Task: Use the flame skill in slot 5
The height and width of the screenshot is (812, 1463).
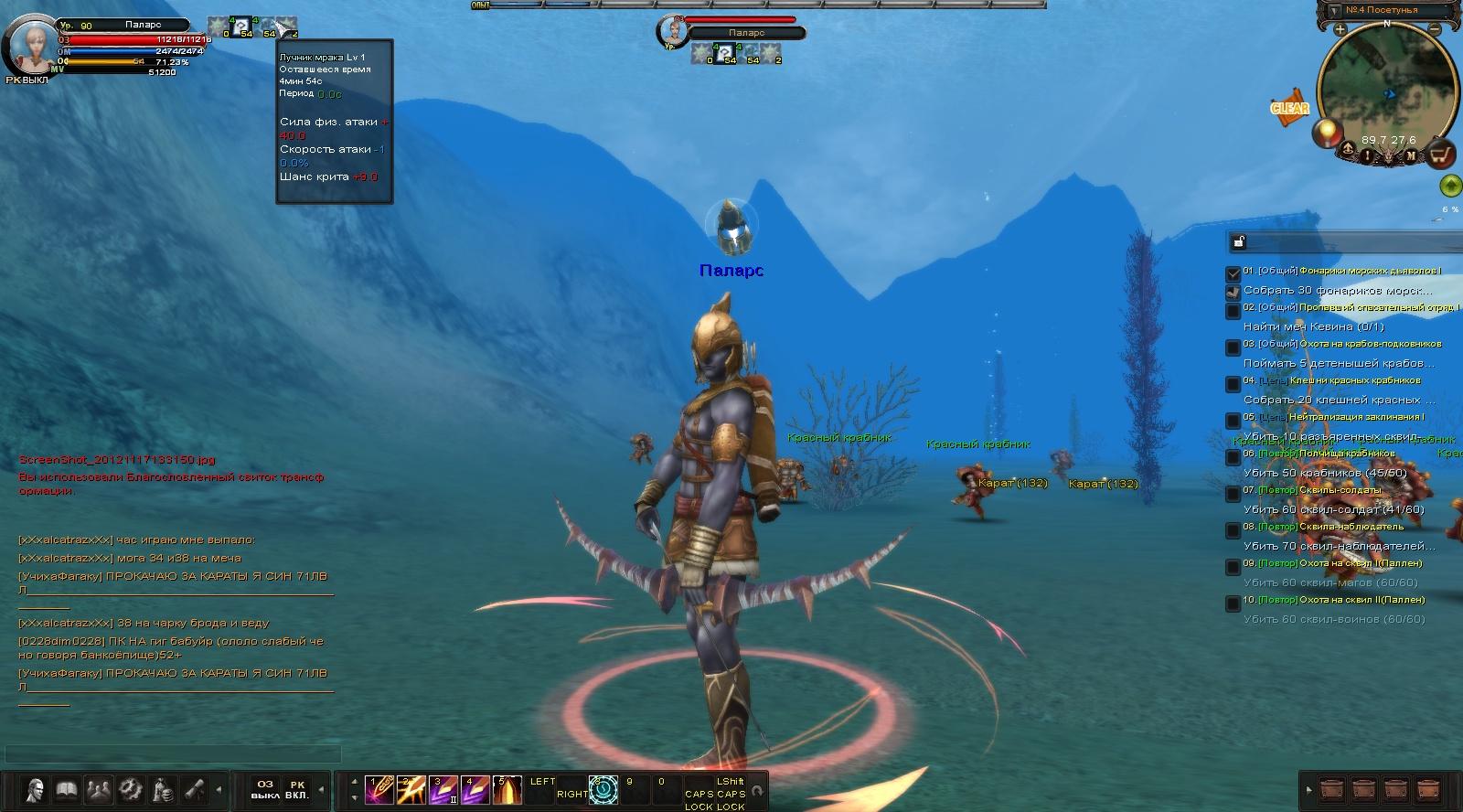Action: [507, 789]
